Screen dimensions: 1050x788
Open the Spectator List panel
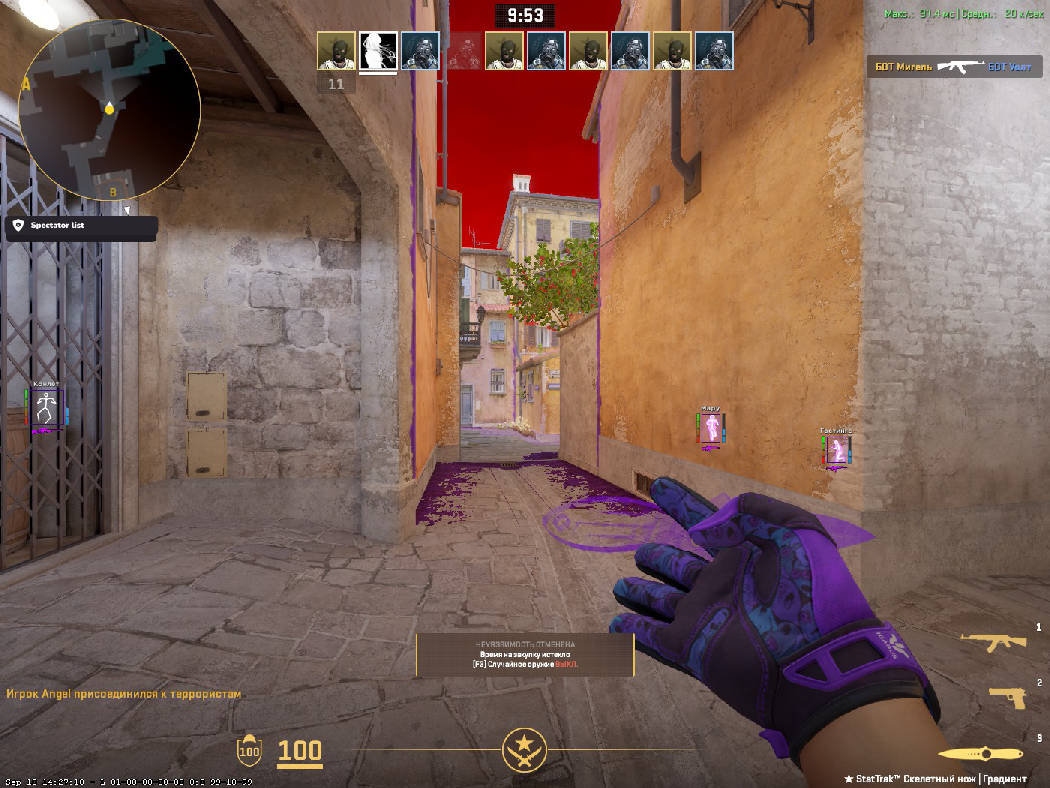tap(81, 227)
